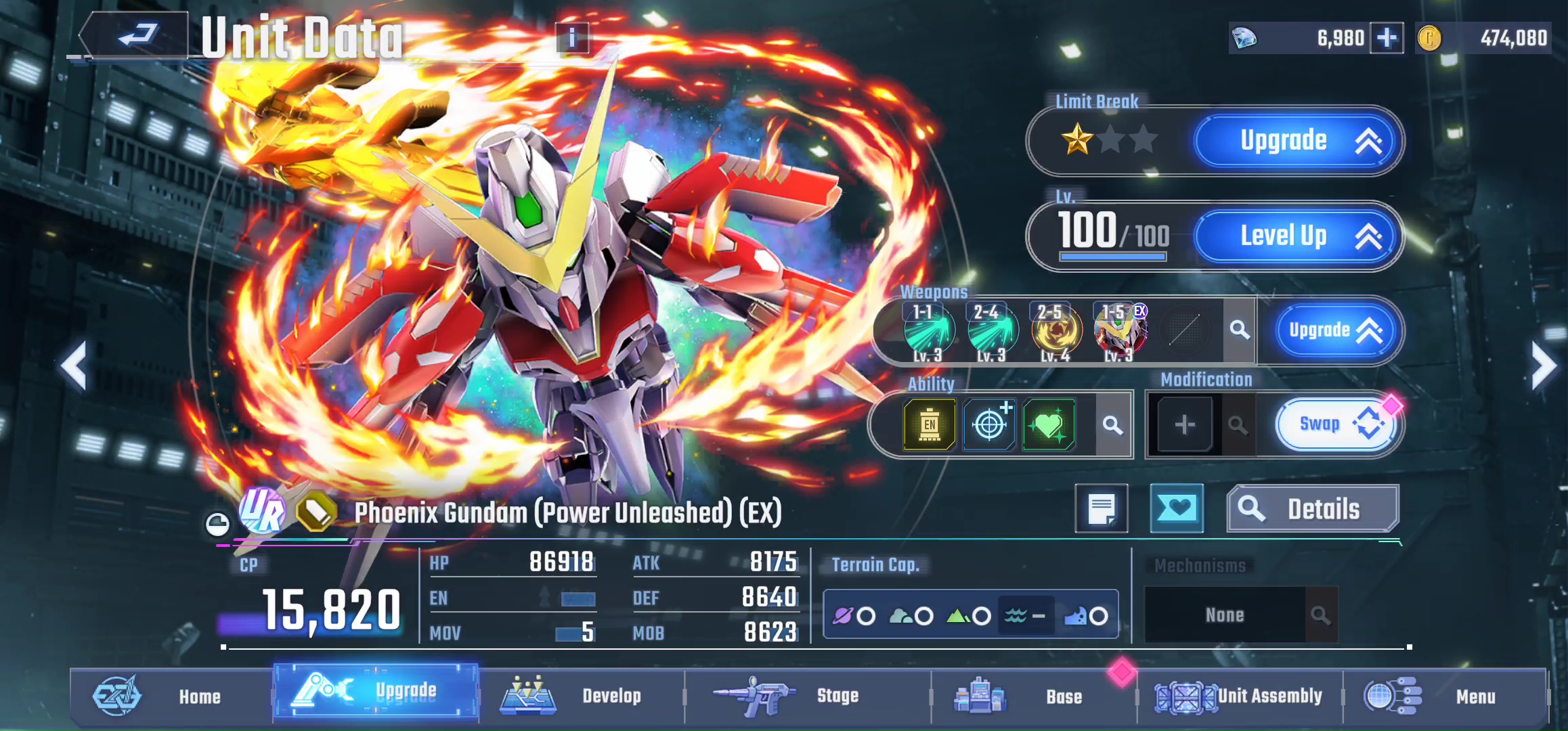Image resolution: width=1568 pixels, height=731 pixels.
Task: Swap the unit's modification
Action: (1334, 425)
